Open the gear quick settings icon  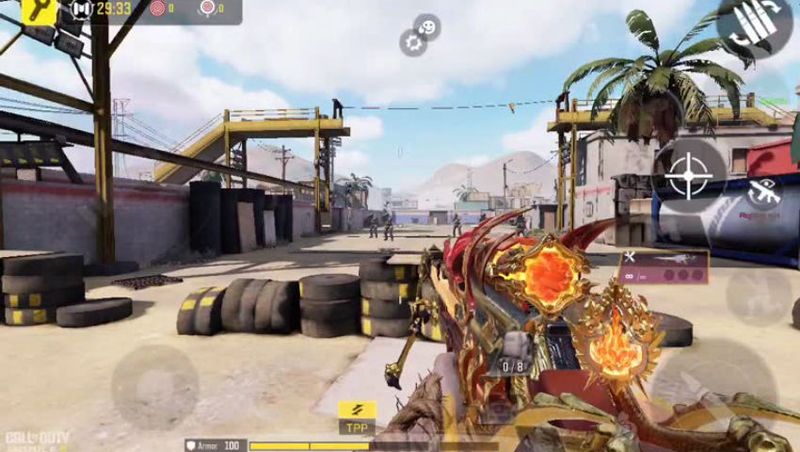point(413,42)
